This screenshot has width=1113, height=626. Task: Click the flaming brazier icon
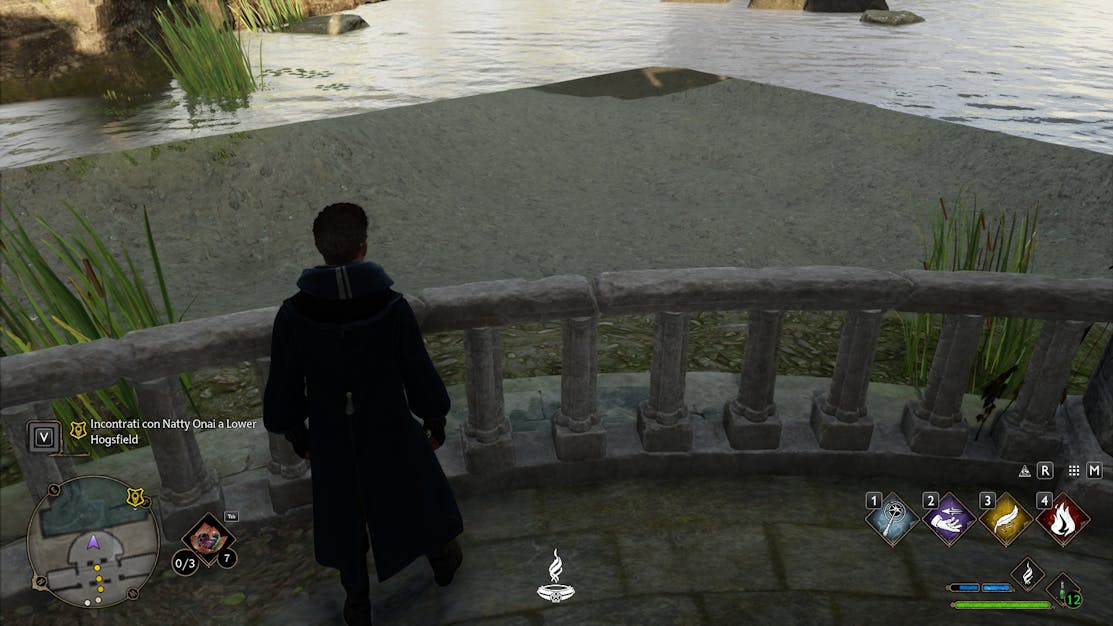[x=555, y=577]
